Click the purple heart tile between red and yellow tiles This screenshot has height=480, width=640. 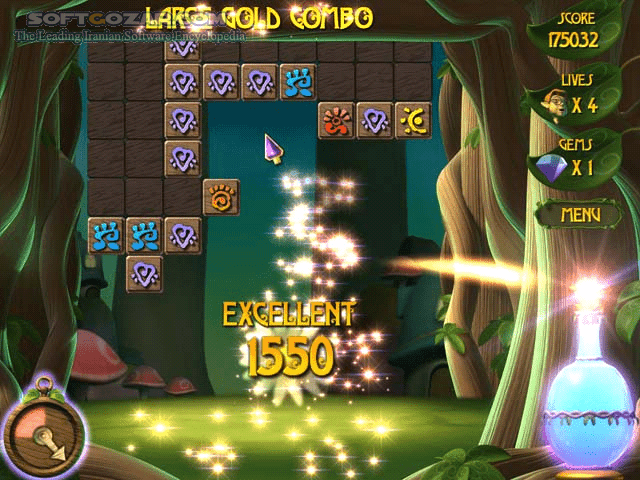[x=375, y=121]
